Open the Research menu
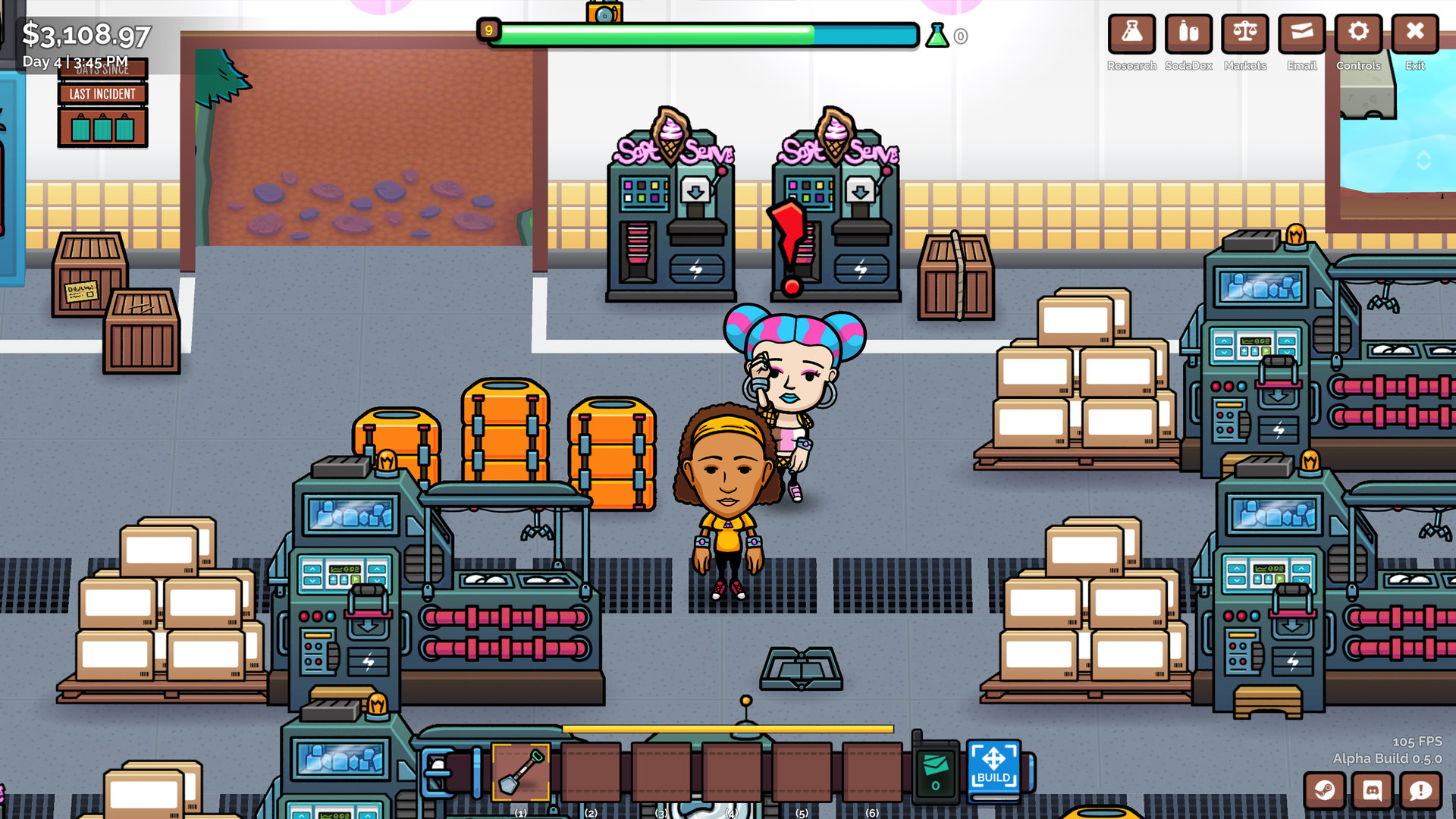Screen dimensions: 1456x819 tap(1131, 33)
